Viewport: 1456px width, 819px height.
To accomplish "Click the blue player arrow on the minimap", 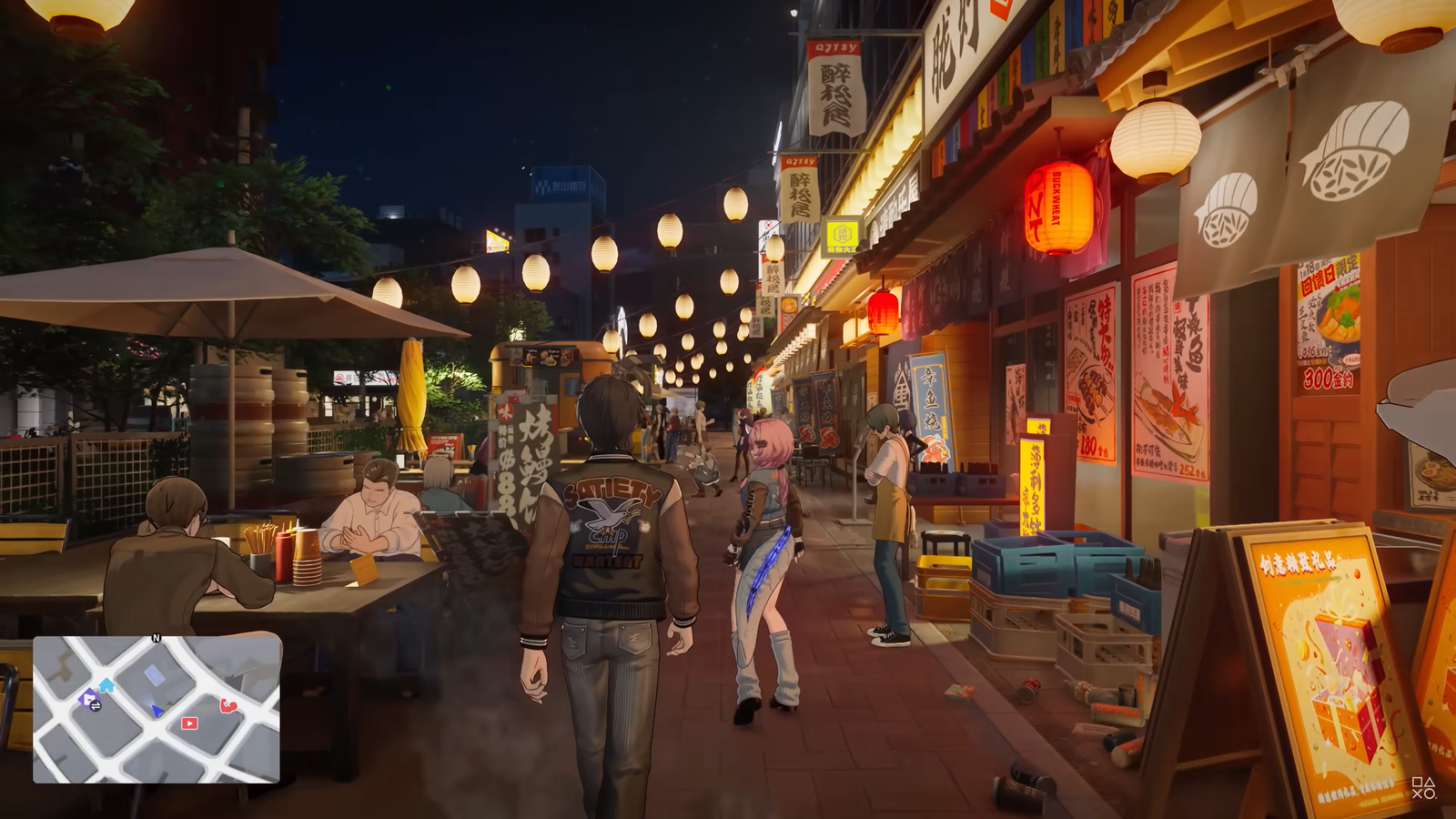I will 157,711.
